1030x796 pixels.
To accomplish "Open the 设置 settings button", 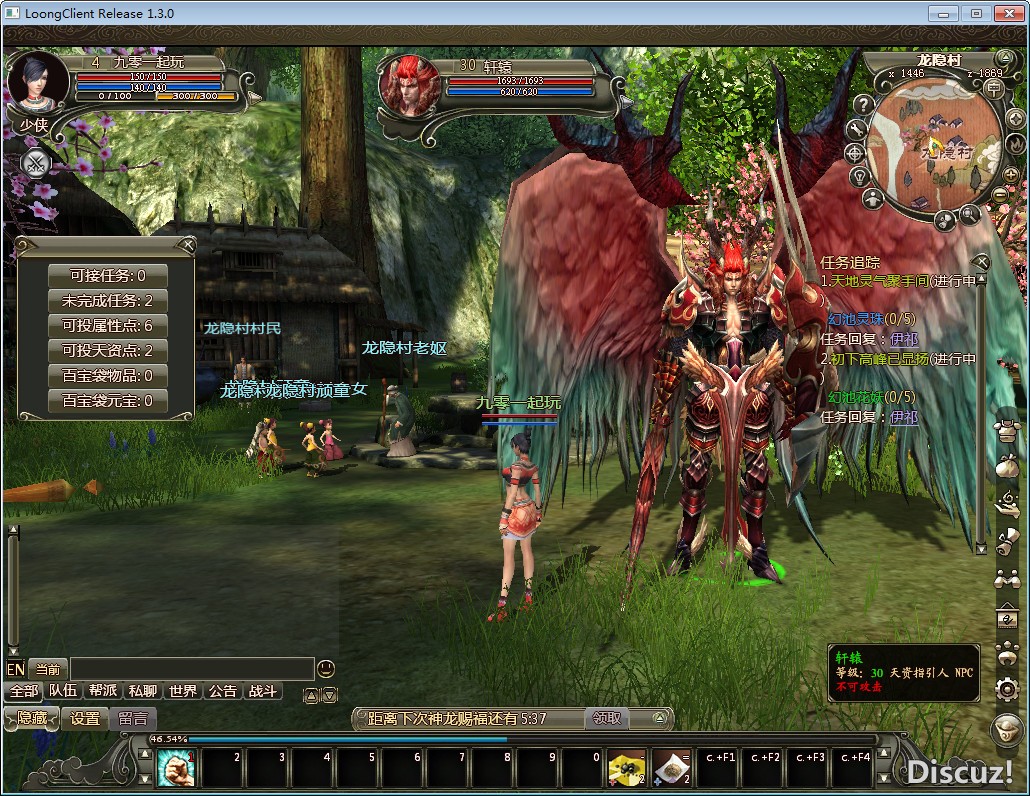I will tap(85, 718).
